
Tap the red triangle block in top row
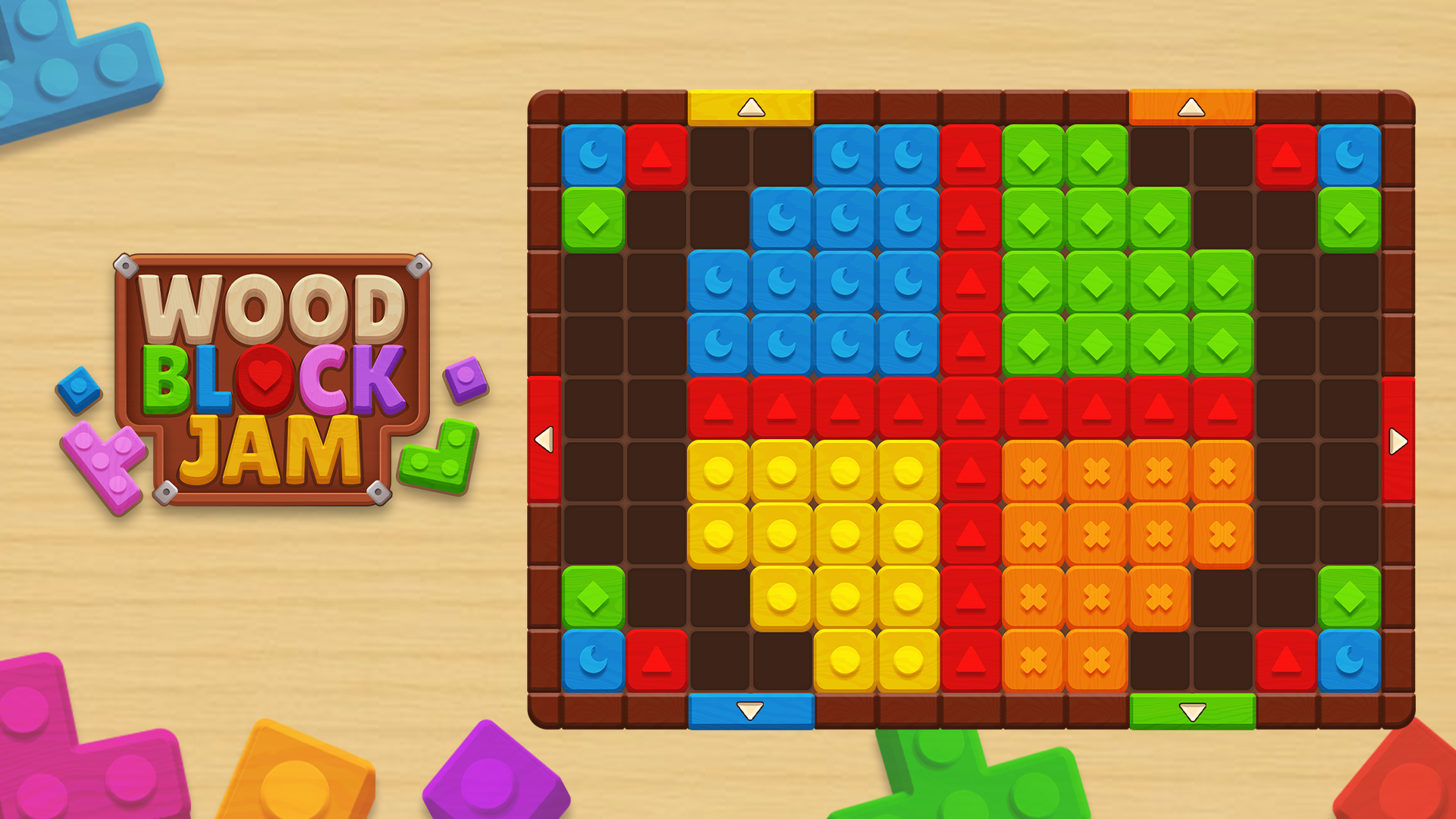657,155
